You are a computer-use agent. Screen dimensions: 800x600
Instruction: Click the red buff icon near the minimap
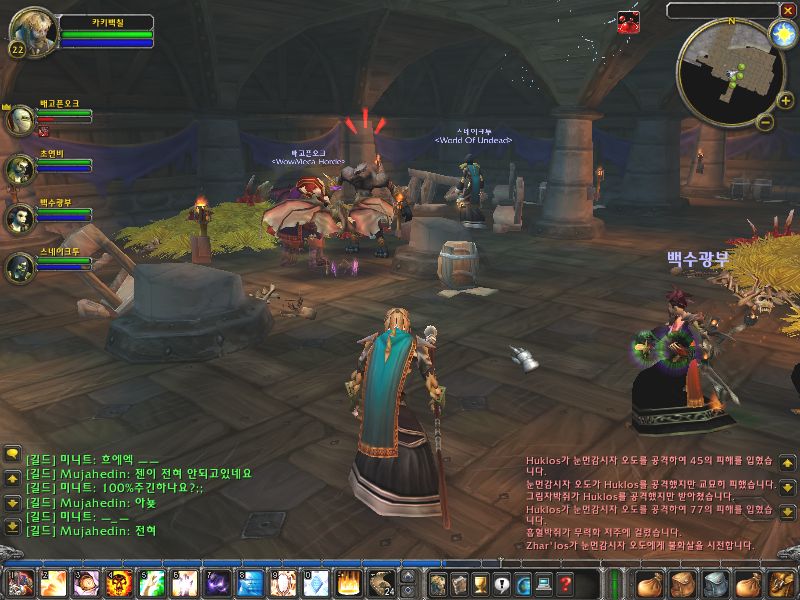tap(628, 21)
